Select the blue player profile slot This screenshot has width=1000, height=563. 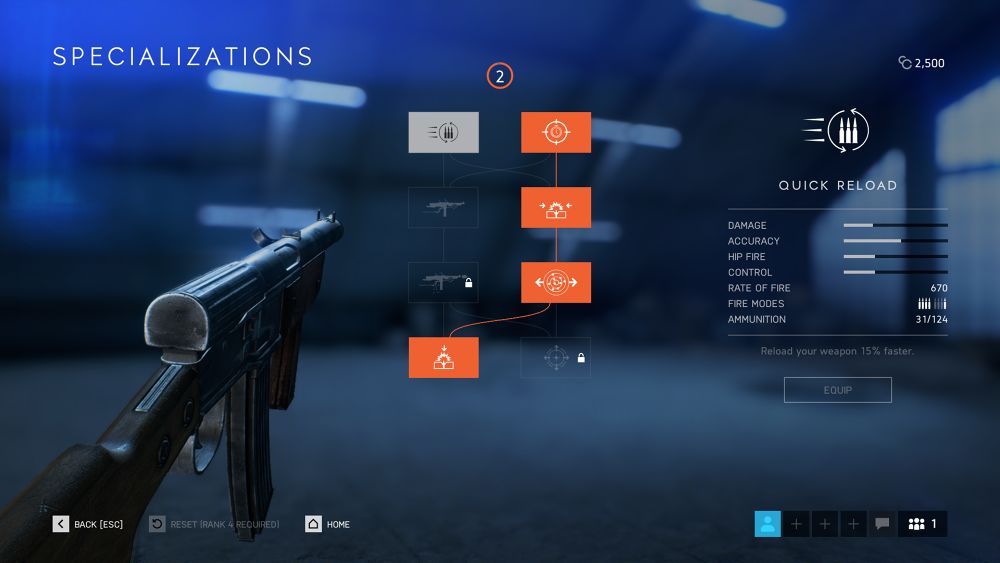coord(767,523)
